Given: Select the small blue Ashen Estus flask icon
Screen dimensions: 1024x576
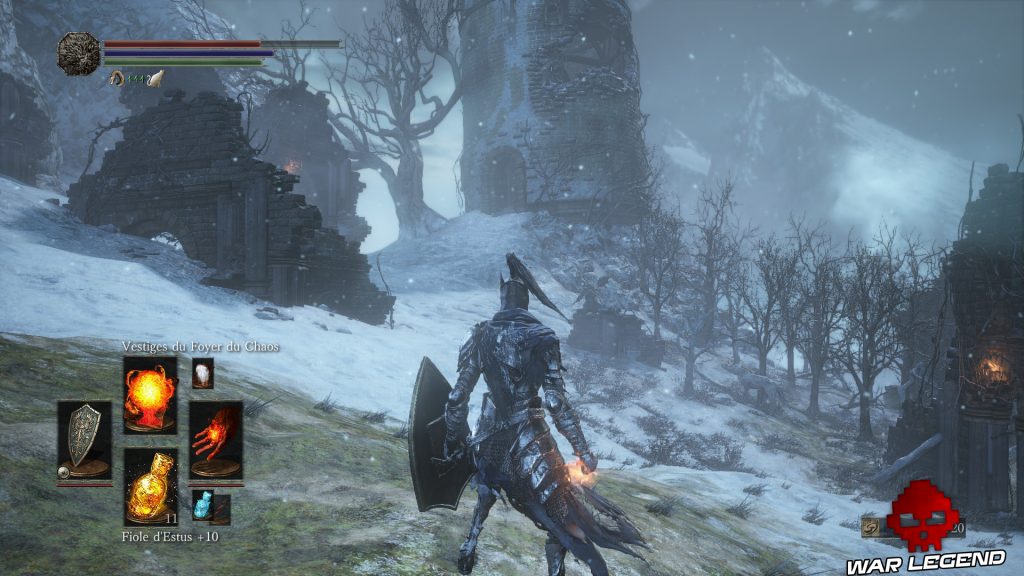Looking at the screenshot, I should 204,506.
